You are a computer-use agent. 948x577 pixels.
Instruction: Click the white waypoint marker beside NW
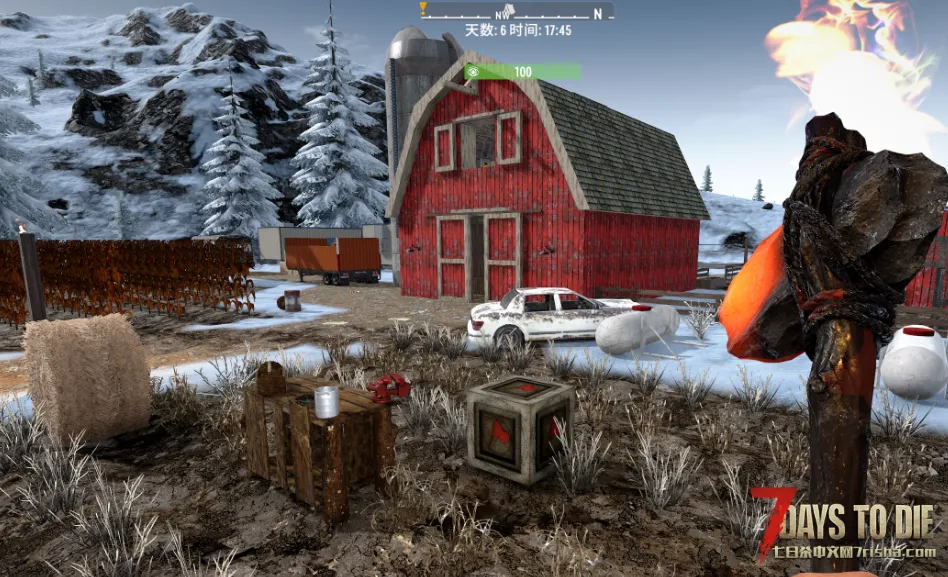tap(510, 8)
